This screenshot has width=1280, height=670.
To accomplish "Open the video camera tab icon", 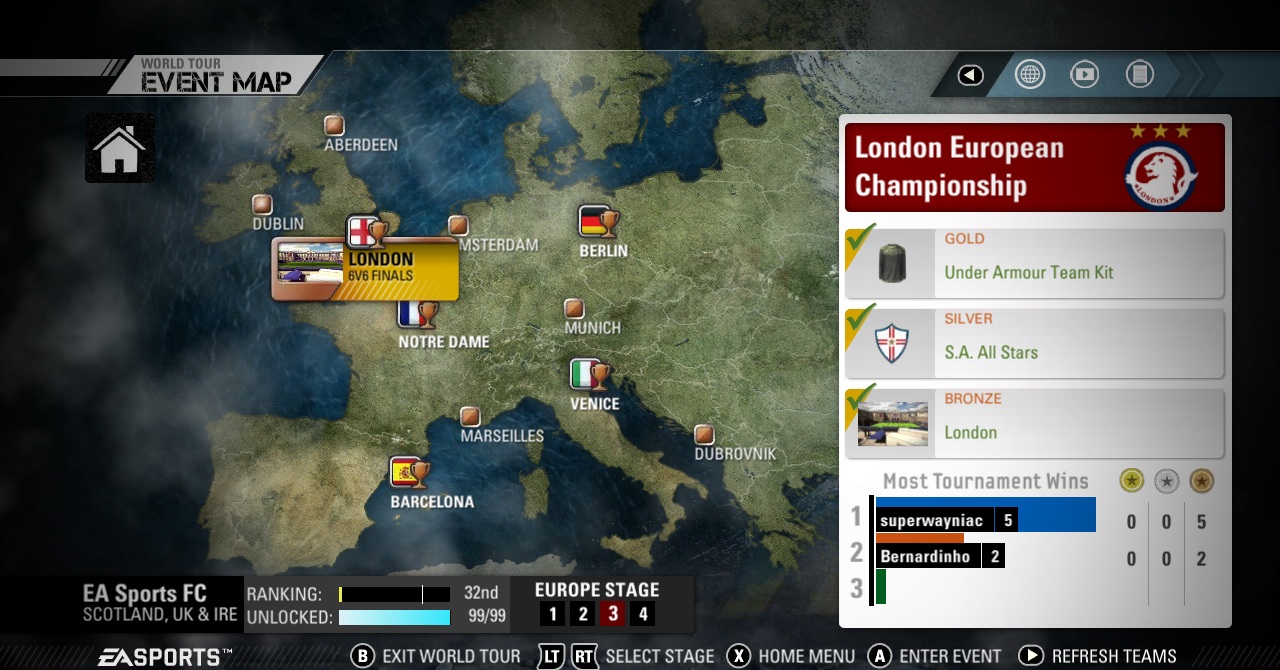I will click(1085, 75).
